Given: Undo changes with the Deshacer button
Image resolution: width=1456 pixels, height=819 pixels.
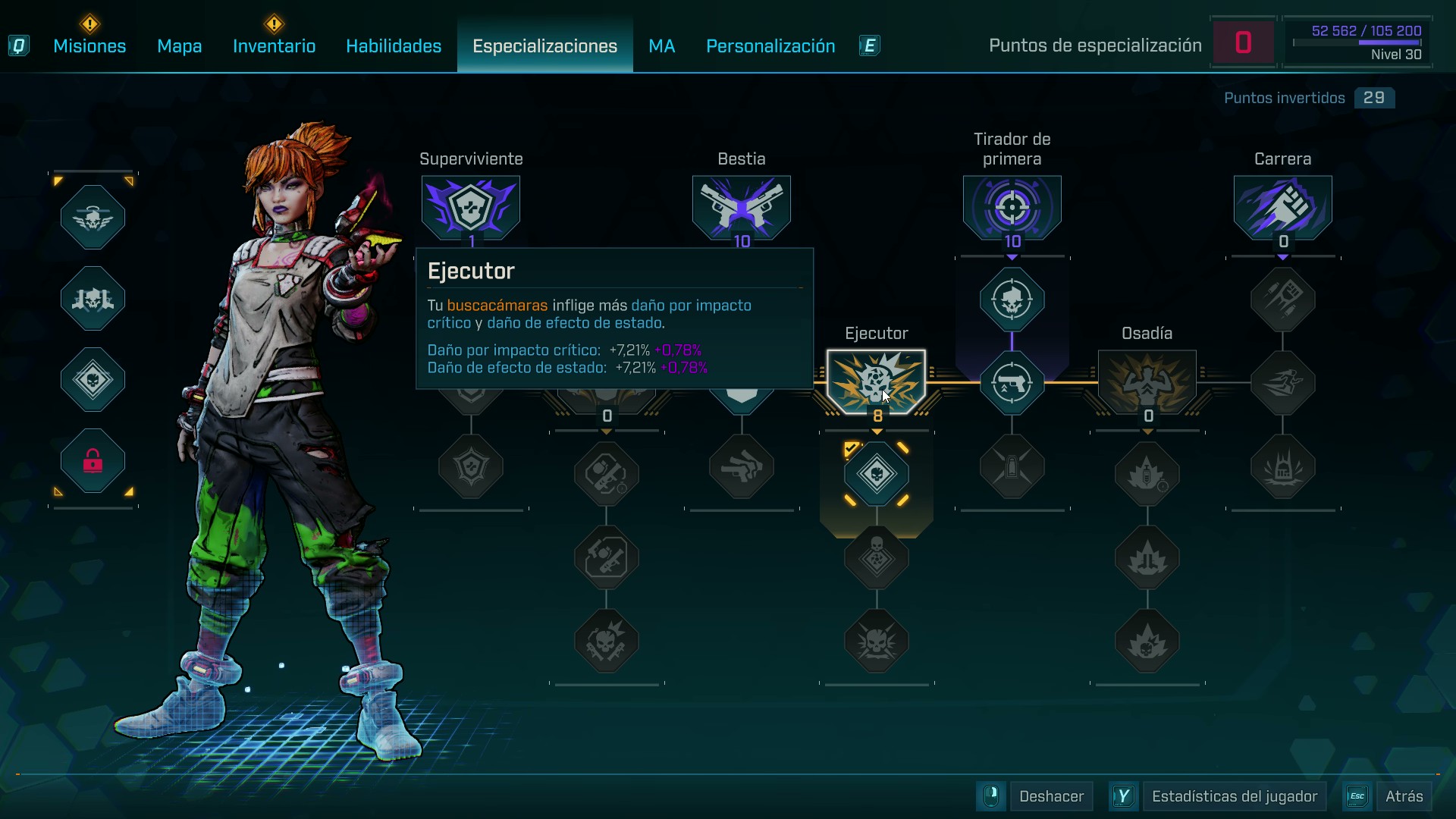Looking at the screenshot, I should click(1051, 796).
